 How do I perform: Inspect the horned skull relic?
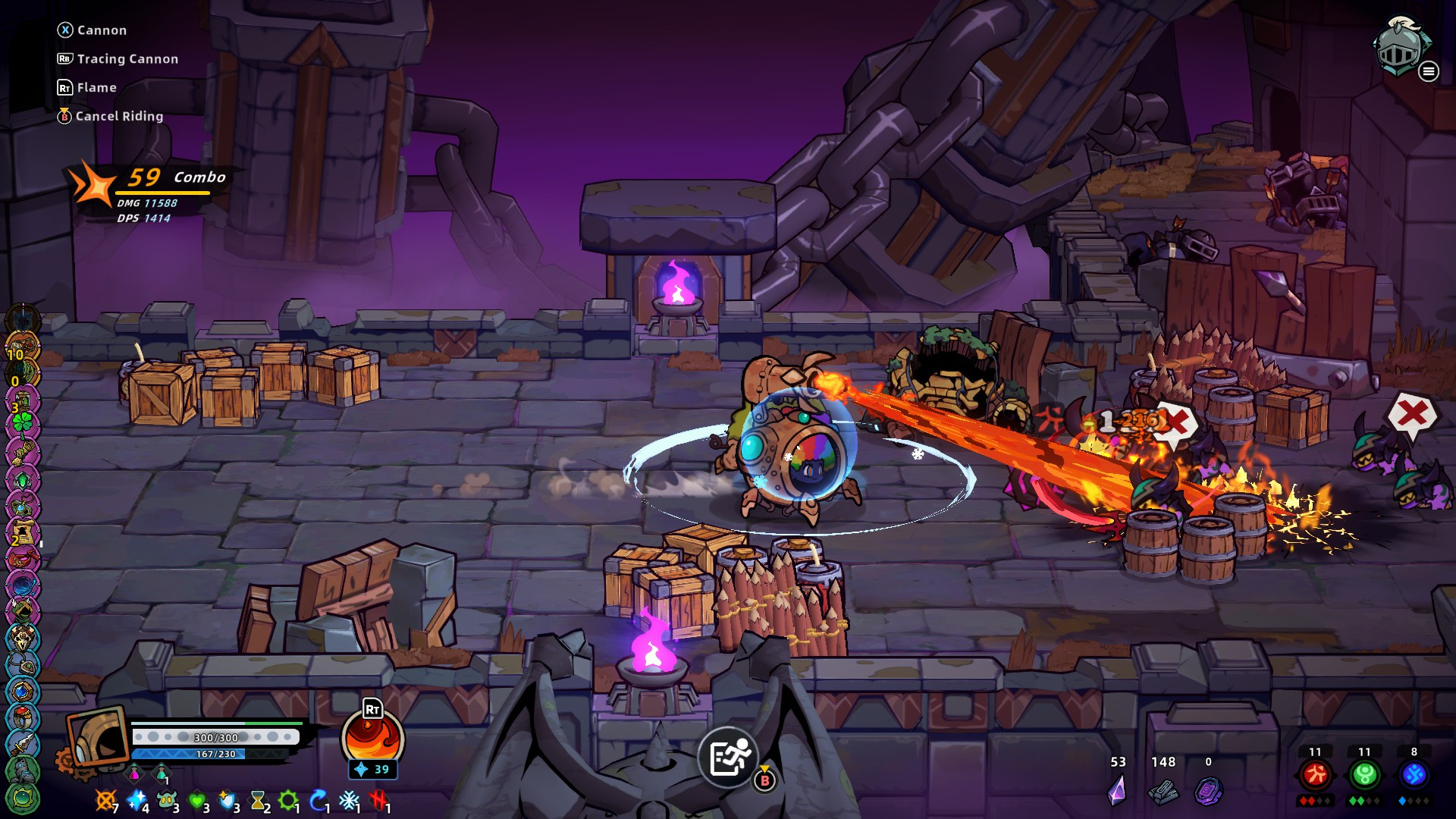(x=22, y=639)
